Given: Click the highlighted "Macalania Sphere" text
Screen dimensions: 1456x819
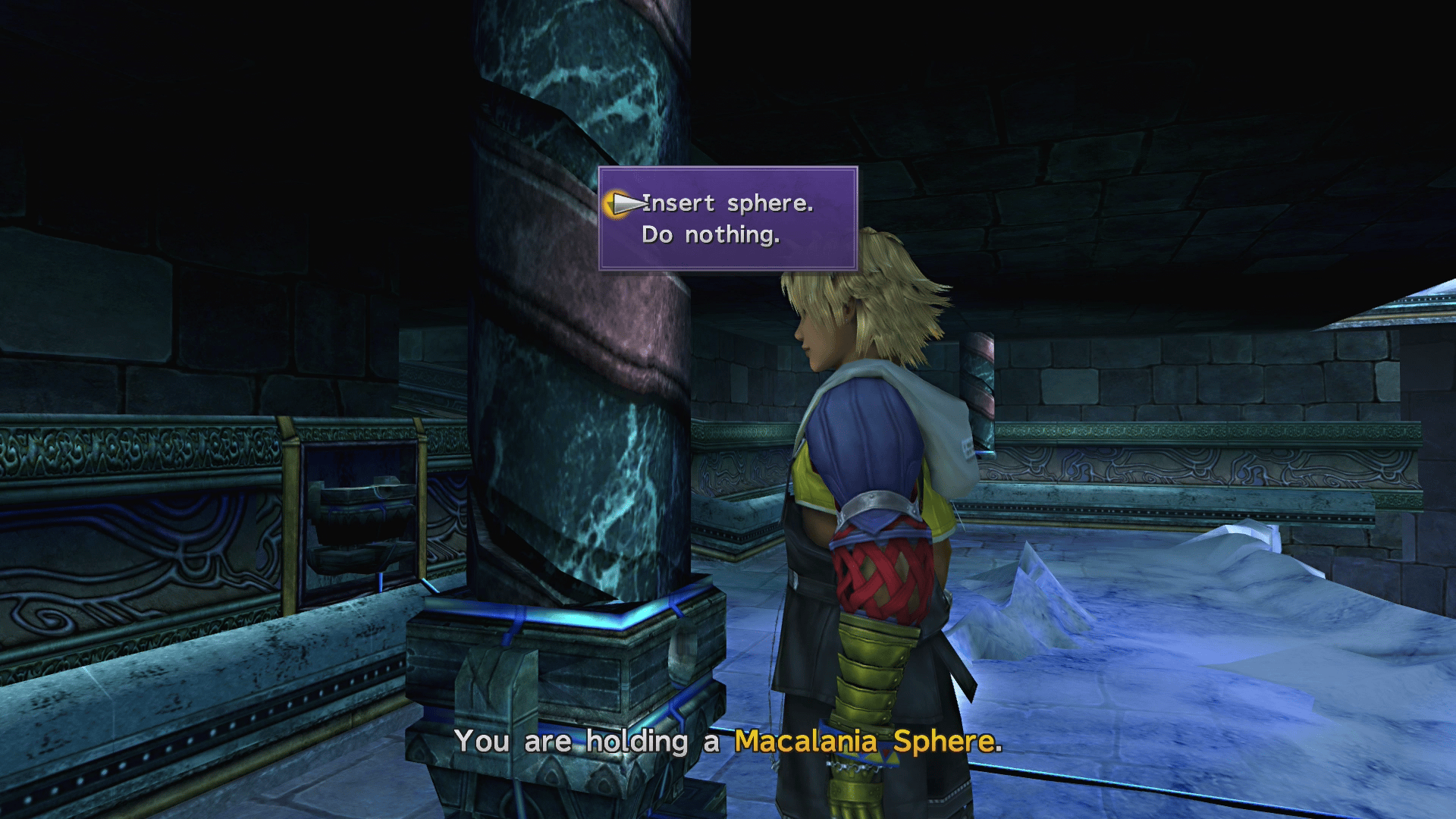Looking at the screenshot, I should tap(864, 742).
